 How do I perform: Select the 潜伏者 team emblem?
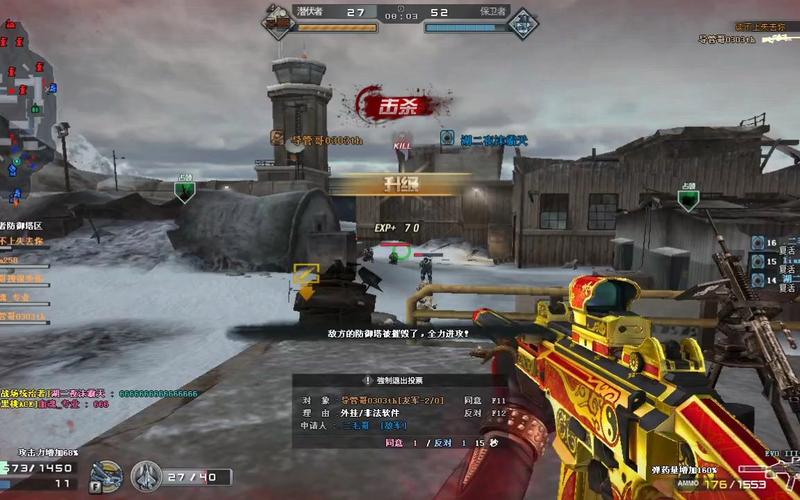point(279,21)
